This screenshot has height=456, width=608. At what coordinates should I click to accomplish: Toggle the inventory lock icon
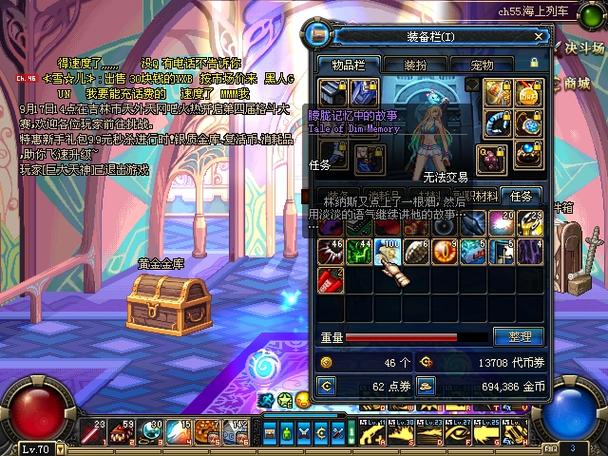(533, 63)
